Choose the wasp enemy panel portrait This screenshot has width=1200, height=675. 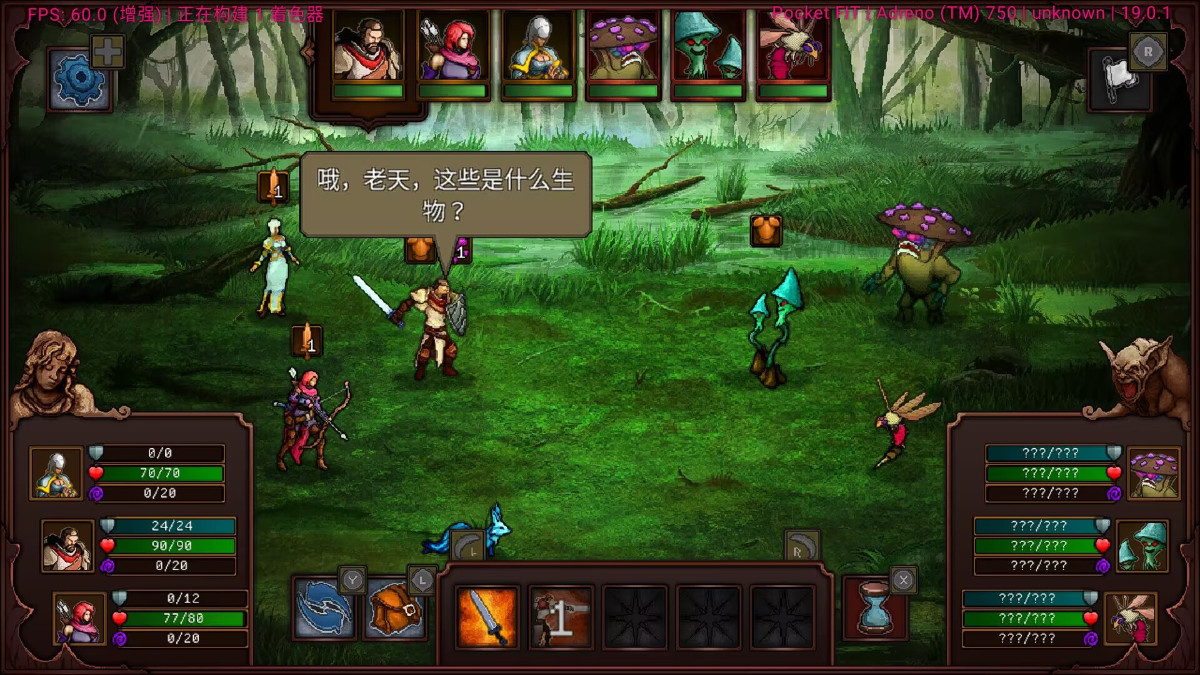(1131, 618)
